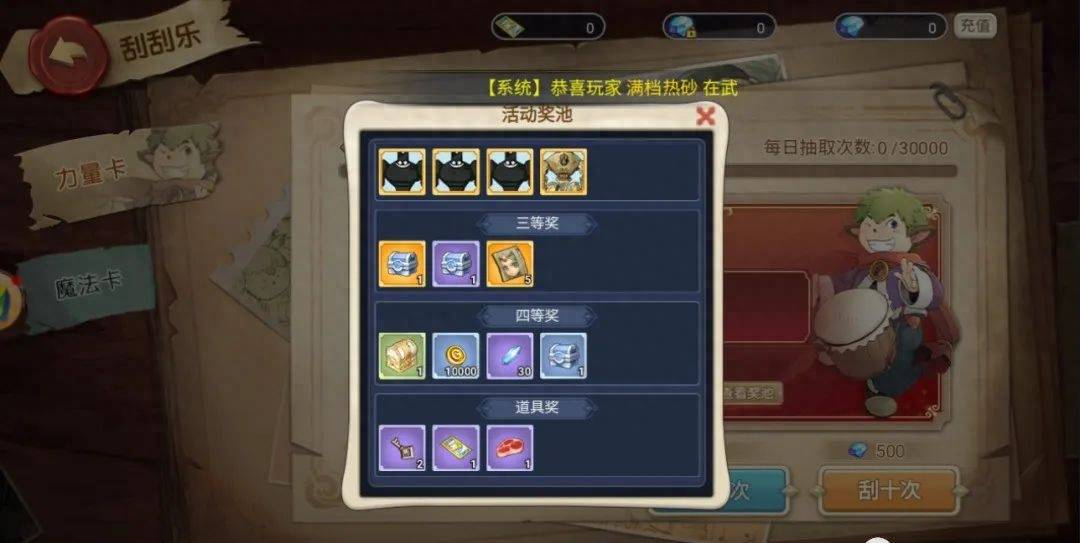This screenshot has height=543, width=1080.
Task: Select the golden armor figure prize
Action: coord(564,172)
